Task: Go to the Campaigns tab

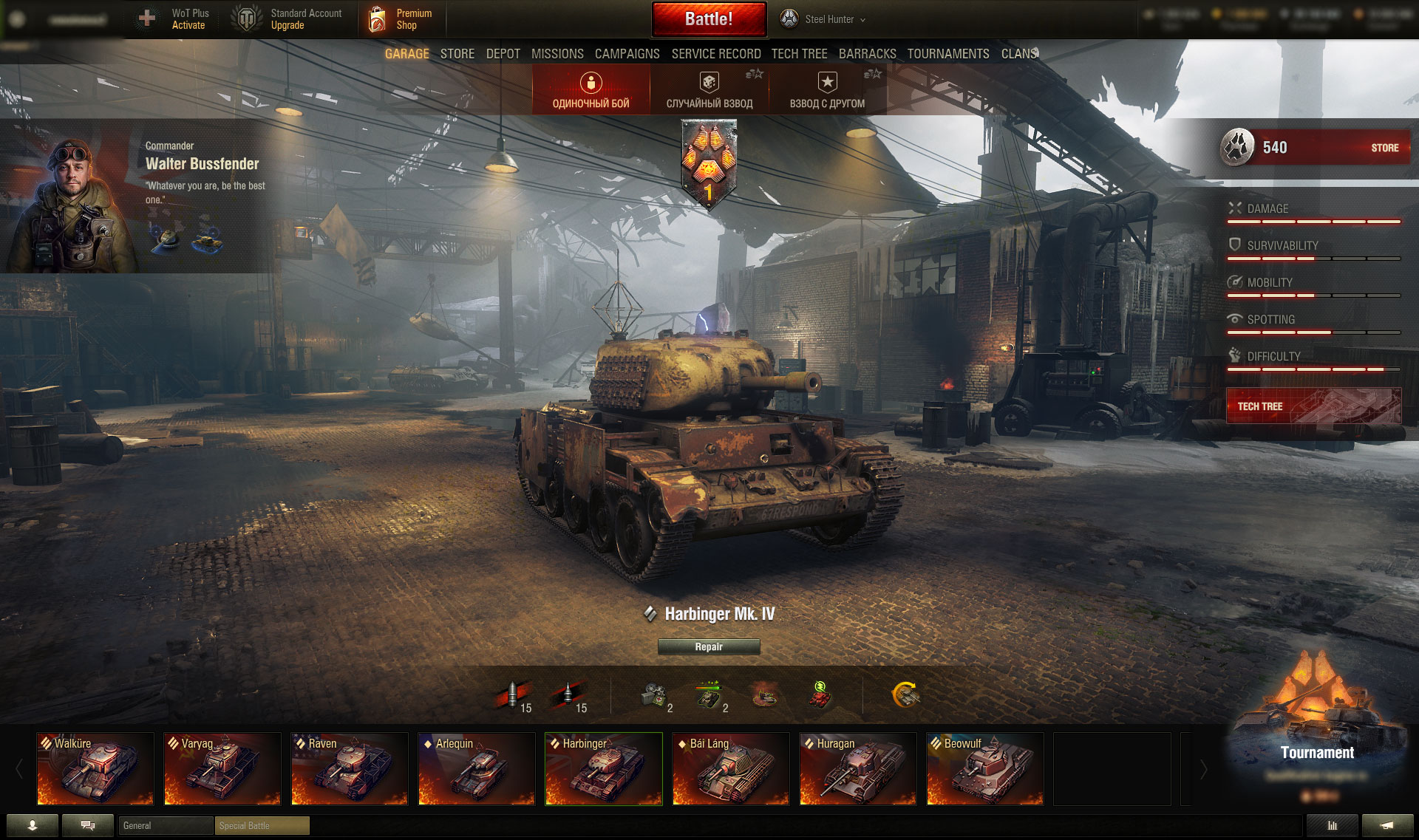Action: (627, 54)
